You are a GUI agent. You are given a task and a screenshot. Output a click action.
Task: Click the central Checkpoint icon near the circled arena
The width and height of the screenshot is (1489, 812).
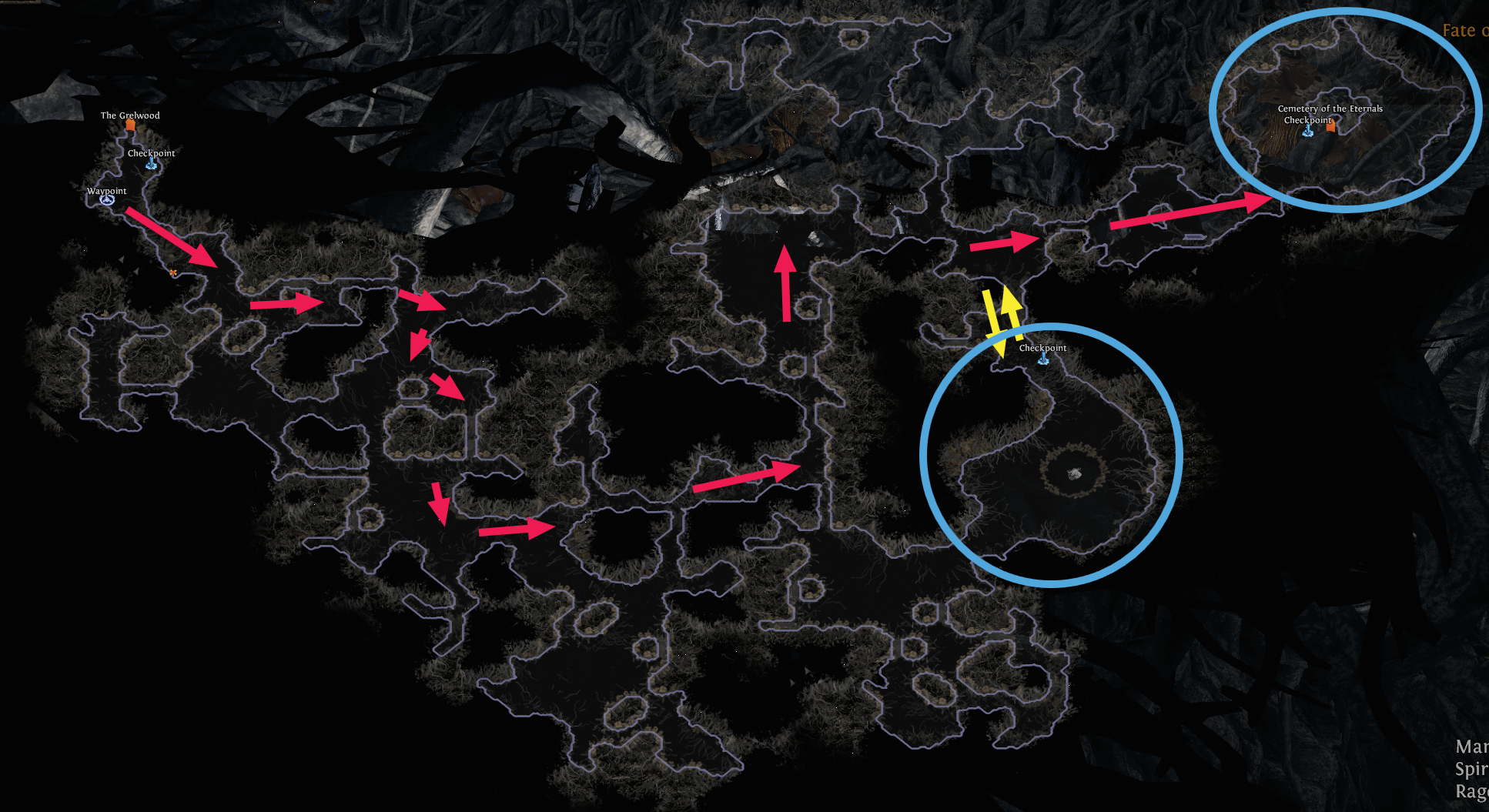[x=1043, y=359]
